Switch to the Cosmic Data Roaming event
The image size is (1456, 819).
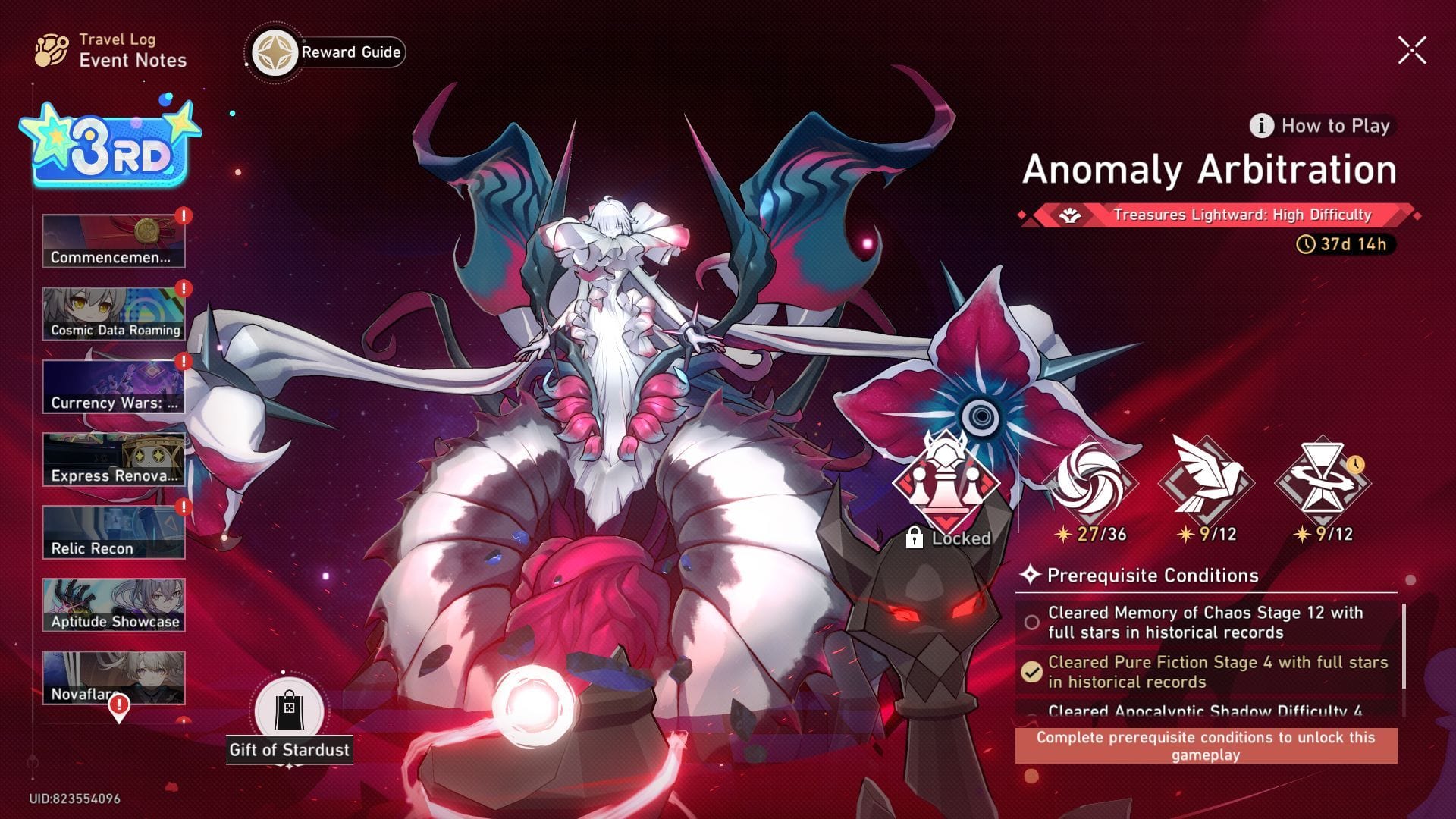pos(112,312)
